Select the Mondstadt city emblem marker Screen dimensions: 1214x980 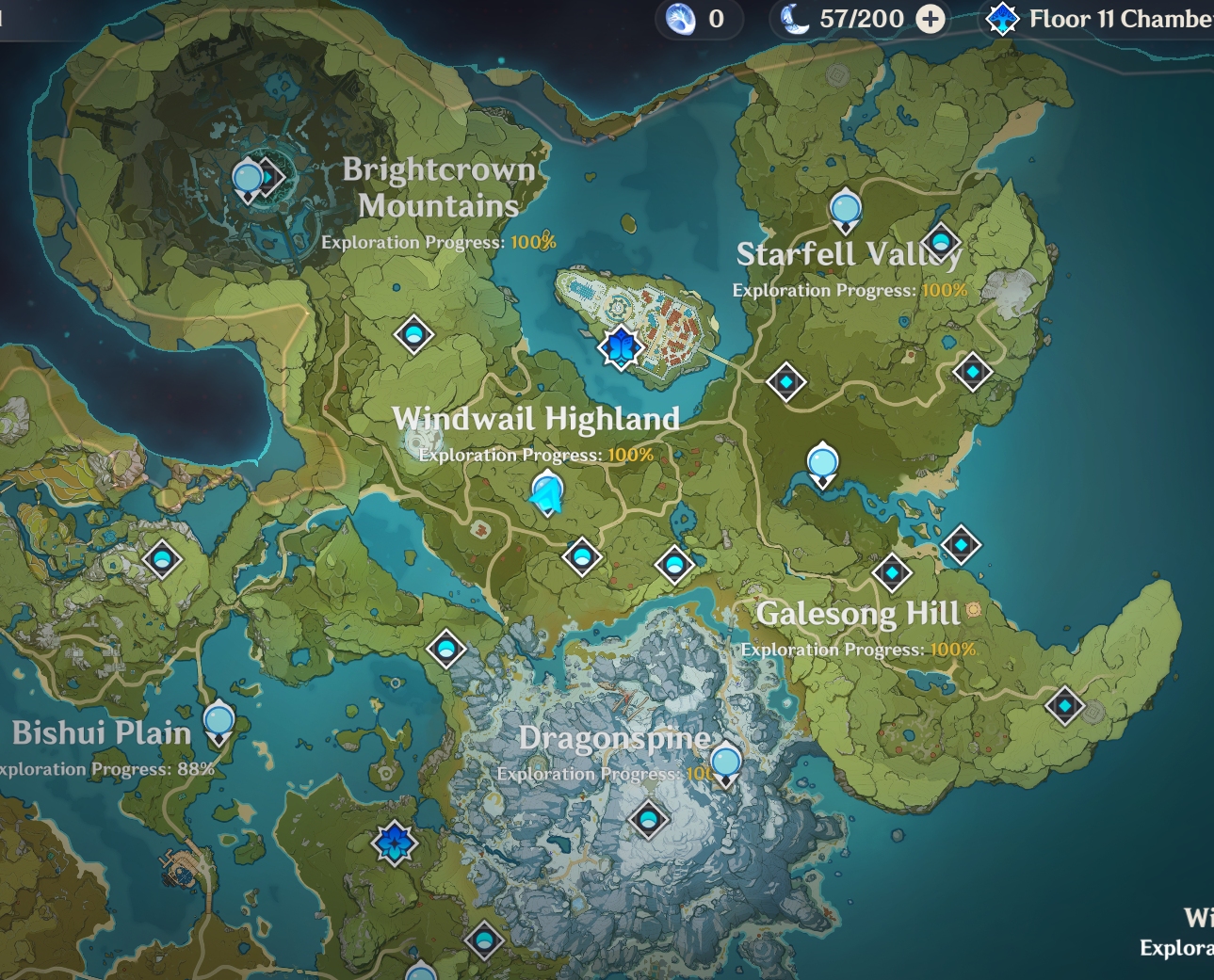pos(621,347)
